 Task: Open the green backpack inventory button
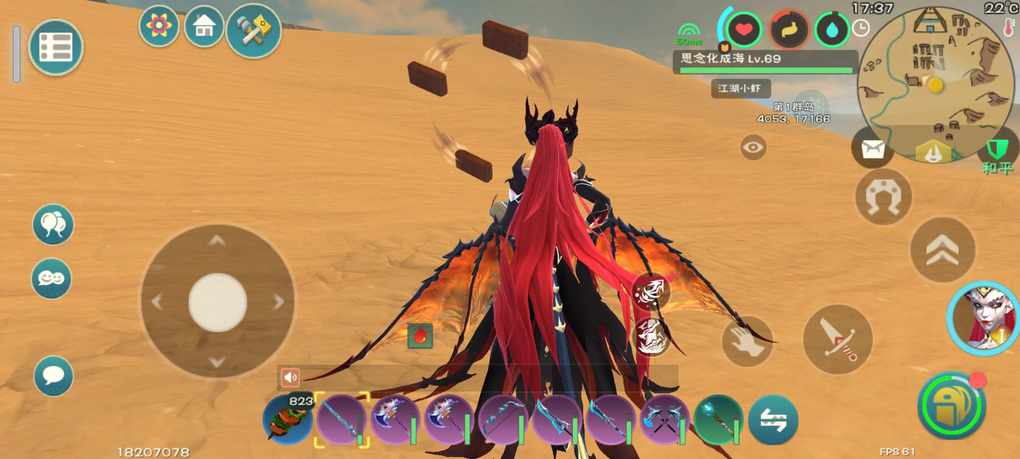951,405
